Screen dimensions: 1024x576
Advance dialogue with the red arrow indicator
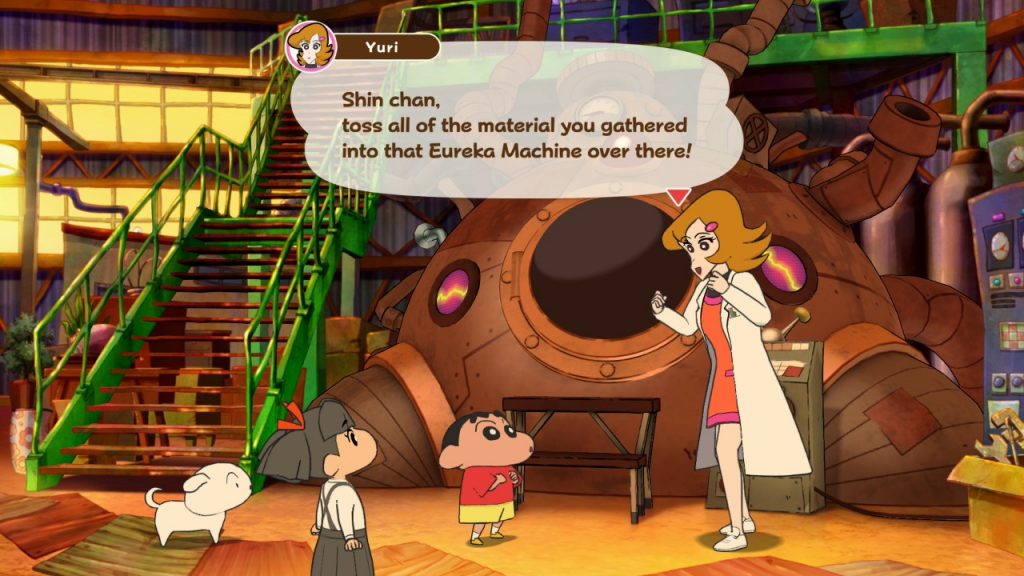[678, 197]
